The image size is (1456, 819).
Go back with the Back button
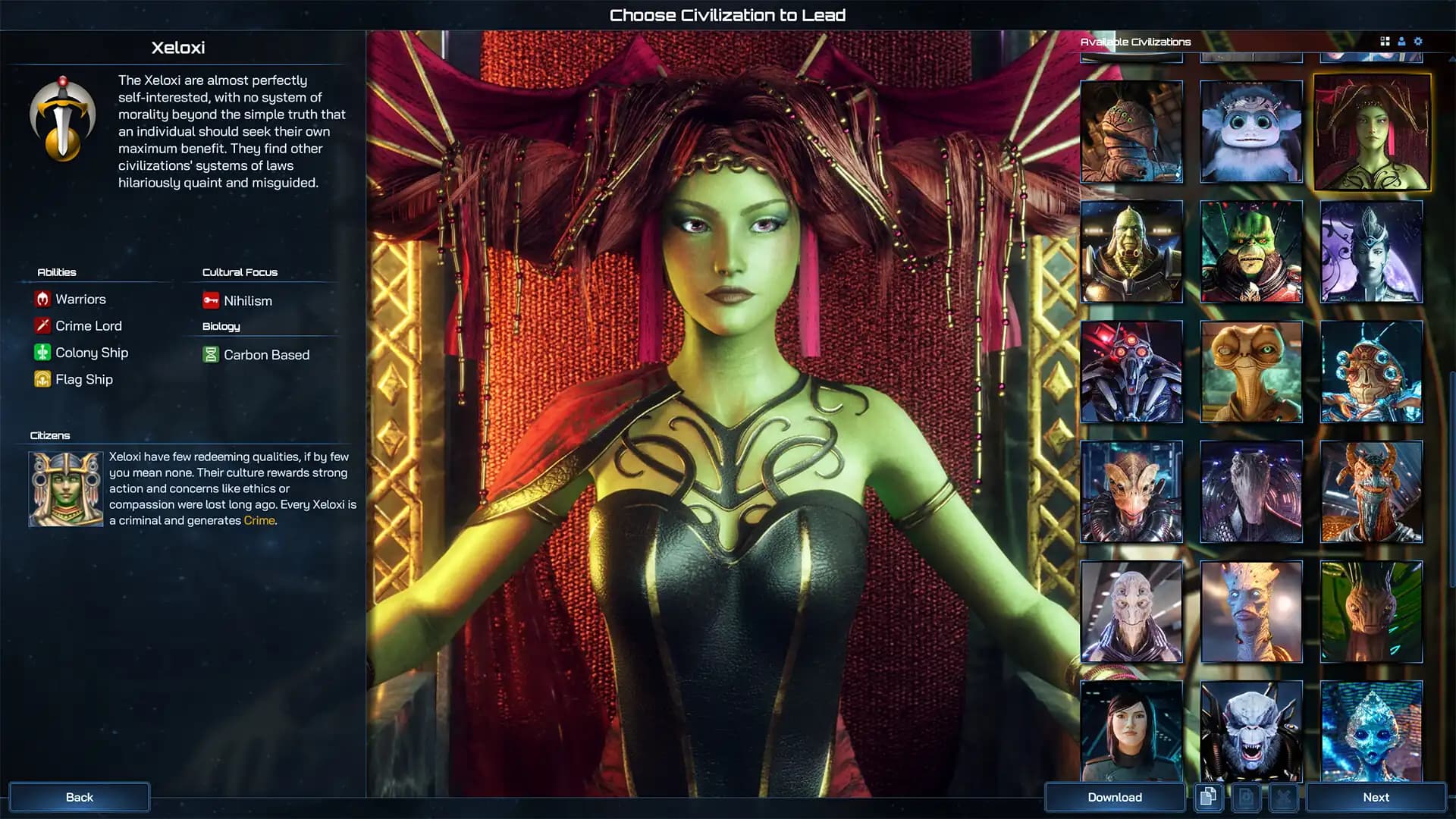(79, 797)
